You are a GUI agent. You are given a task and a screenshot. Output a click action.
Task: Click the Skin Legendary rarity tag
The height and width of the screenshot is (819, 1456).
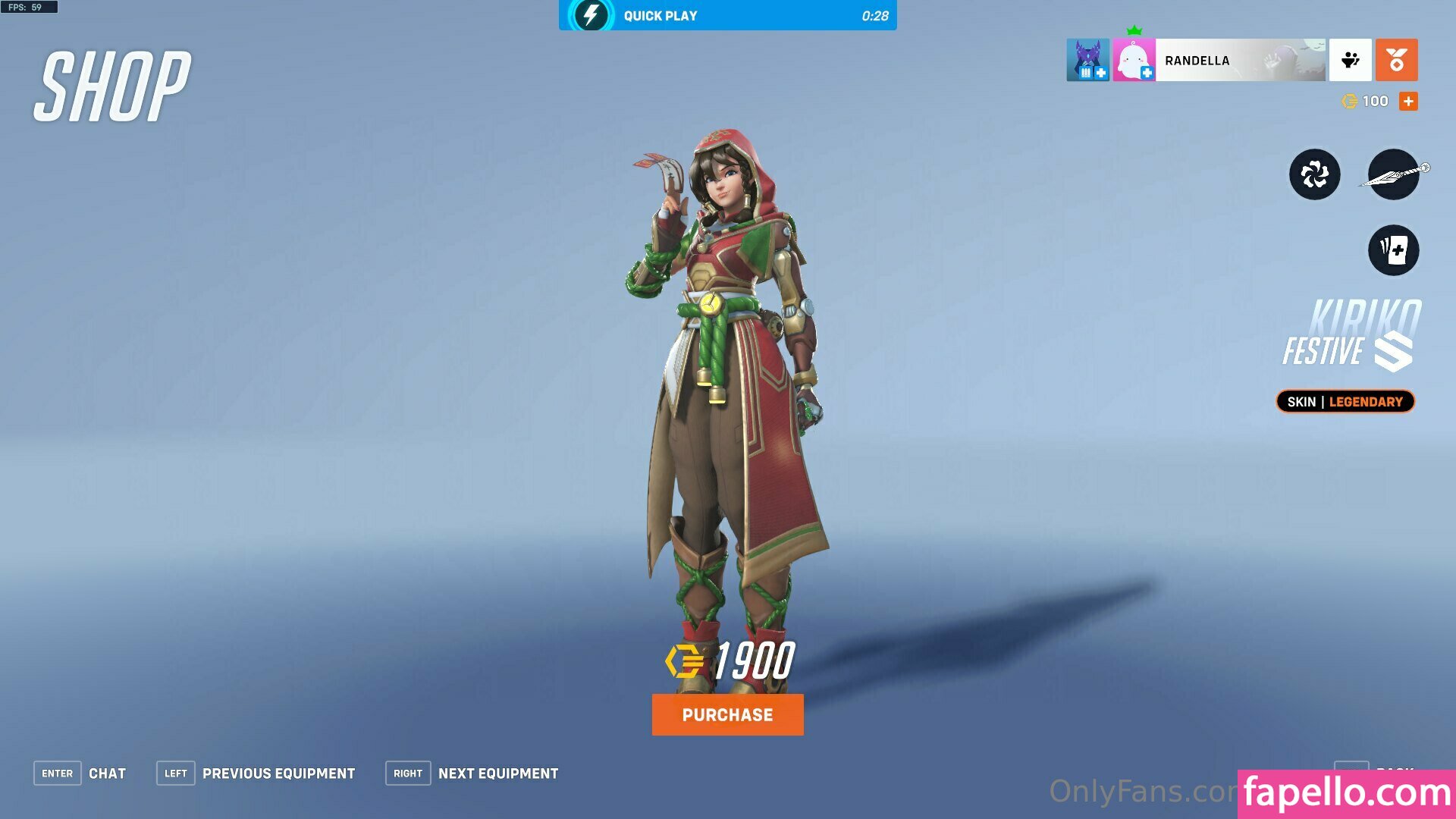(1345, 402)
